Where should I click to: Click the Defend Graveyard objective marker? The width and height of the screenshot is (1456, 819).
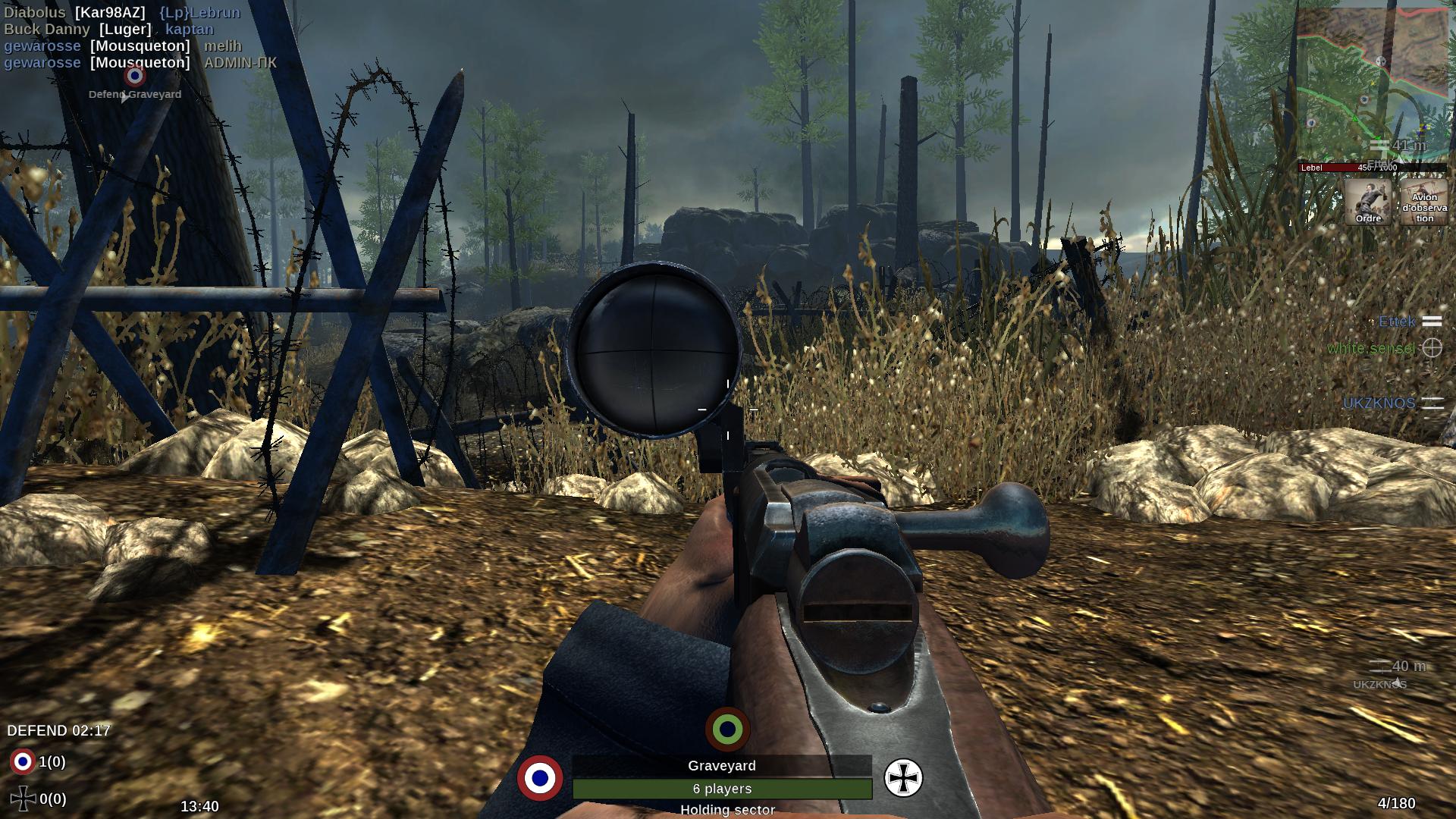click(x=135, y=77)
